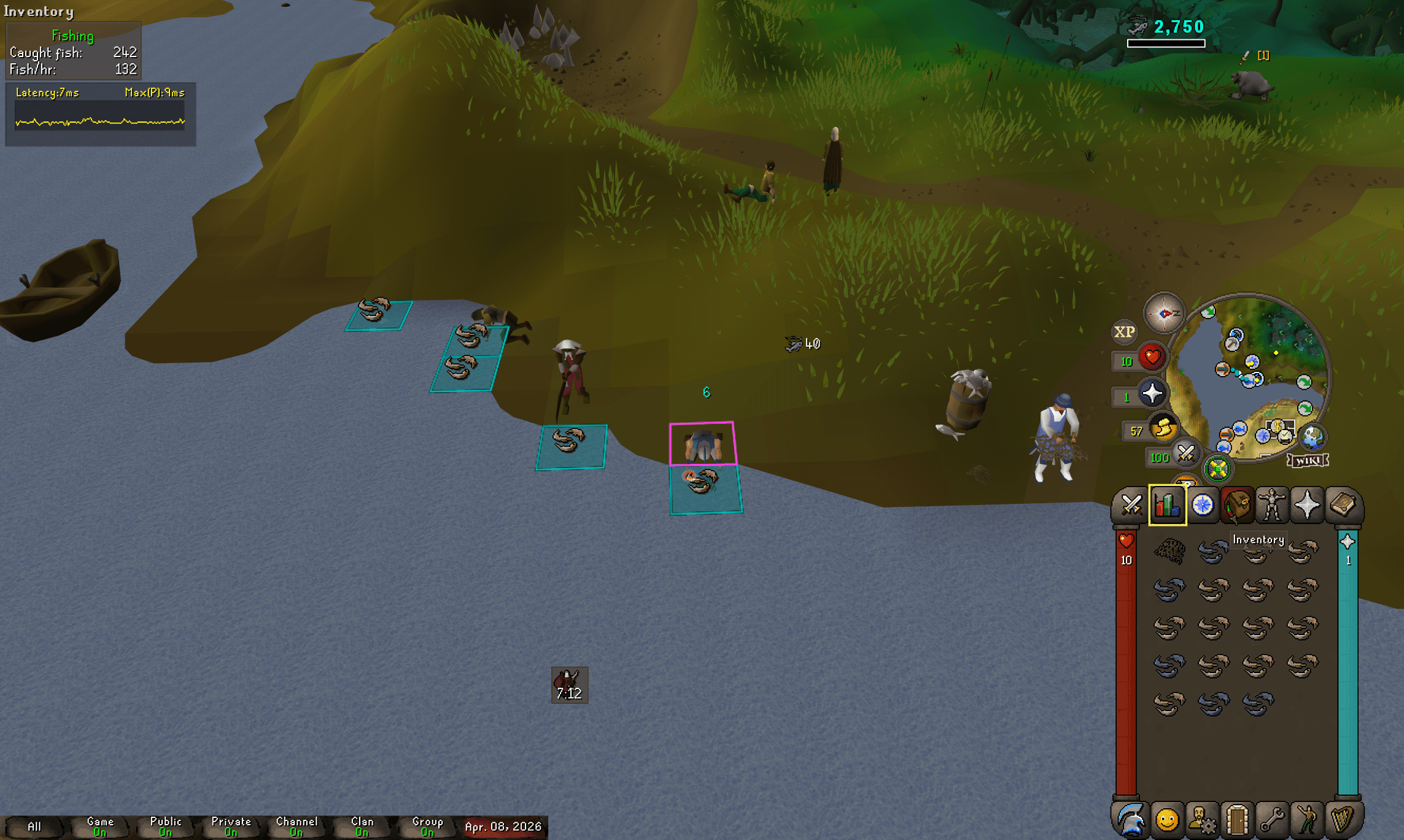
Task: Open the Magic spellbook tab
Action: point(1342,505)
